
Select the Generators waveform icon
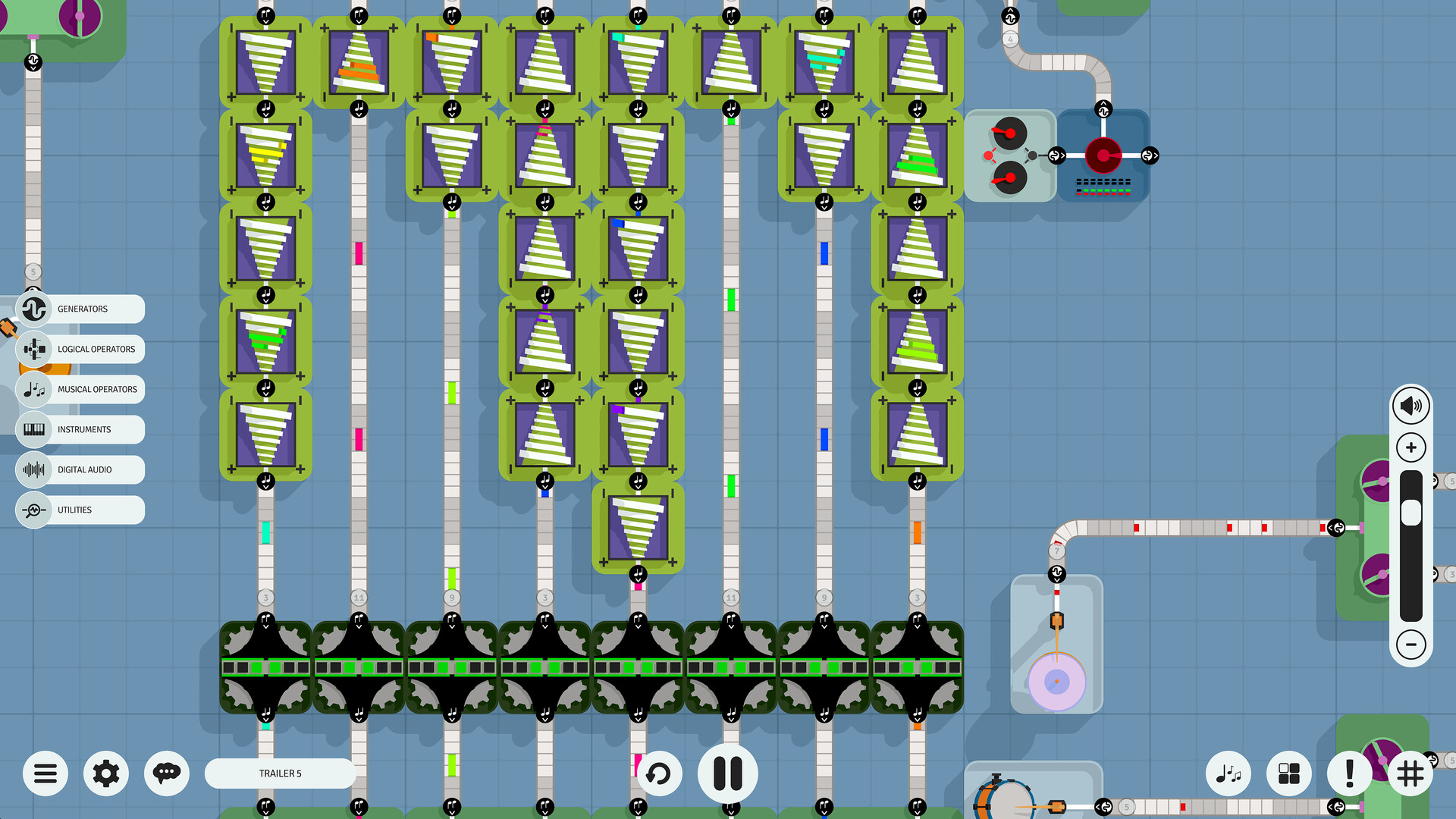(33, 309)
